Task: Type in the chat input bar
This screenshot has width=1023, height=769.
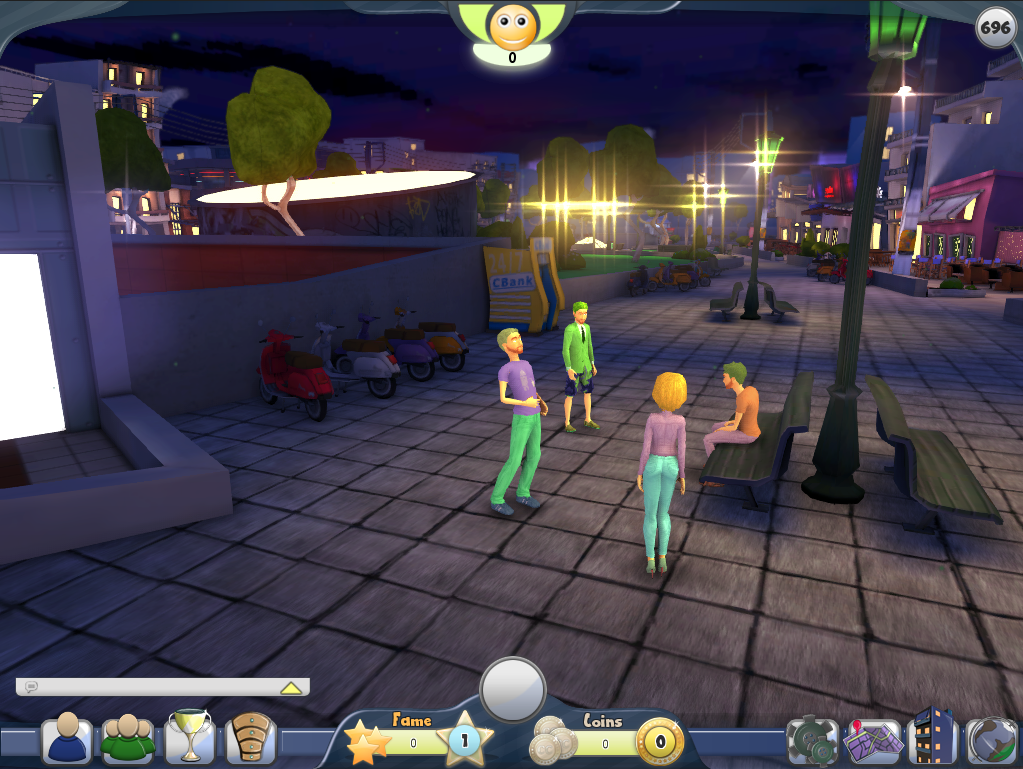Action: pyautogui.click(x=150, y=687)
